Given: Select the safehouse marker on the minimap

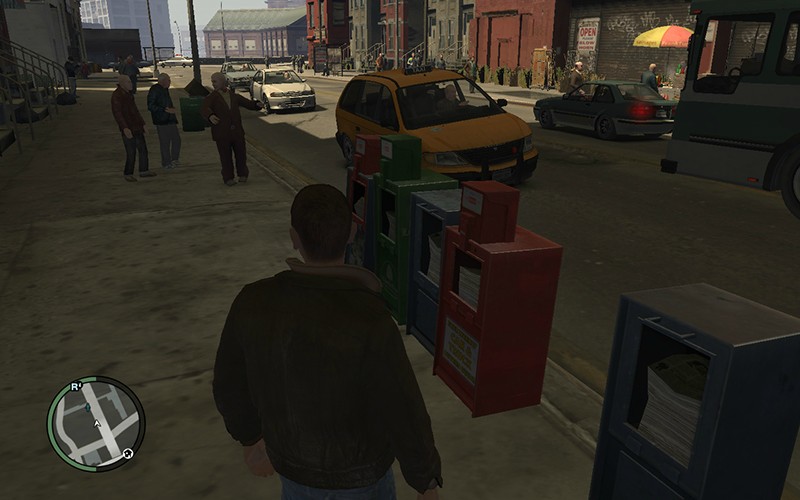Looking at the screenshot, I should [128, 453].
